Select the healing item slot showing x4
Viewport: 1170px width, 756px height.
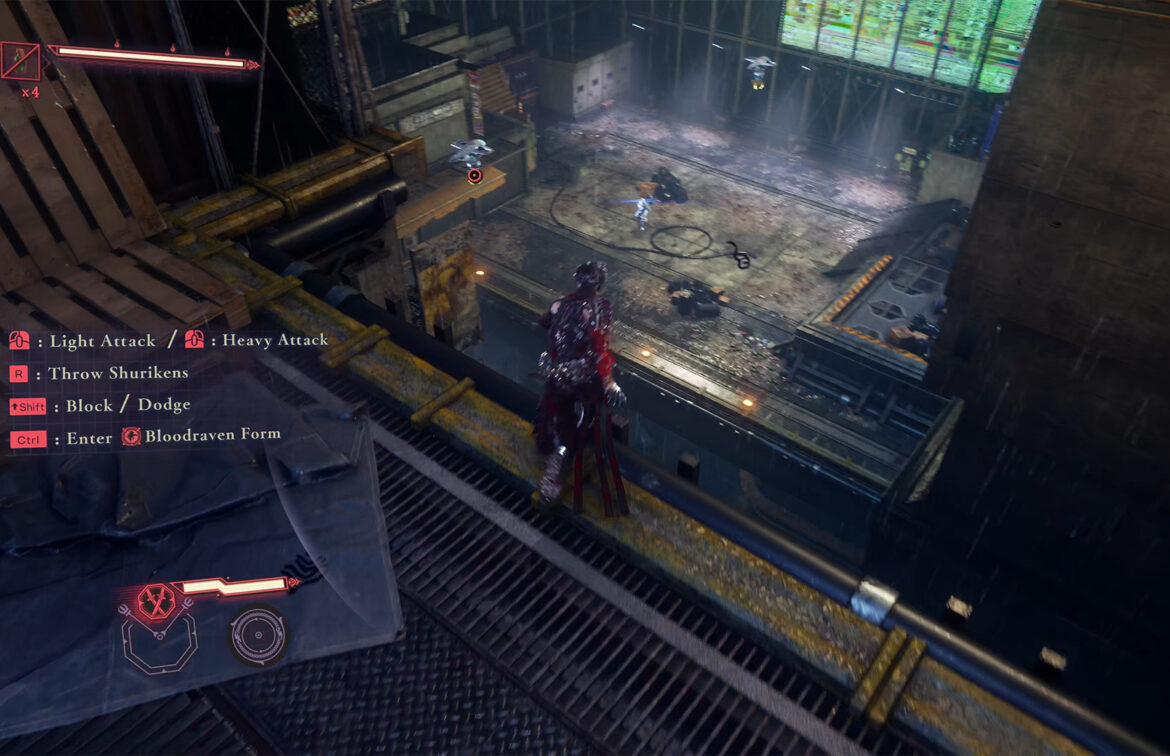click(x=20, y=61)
